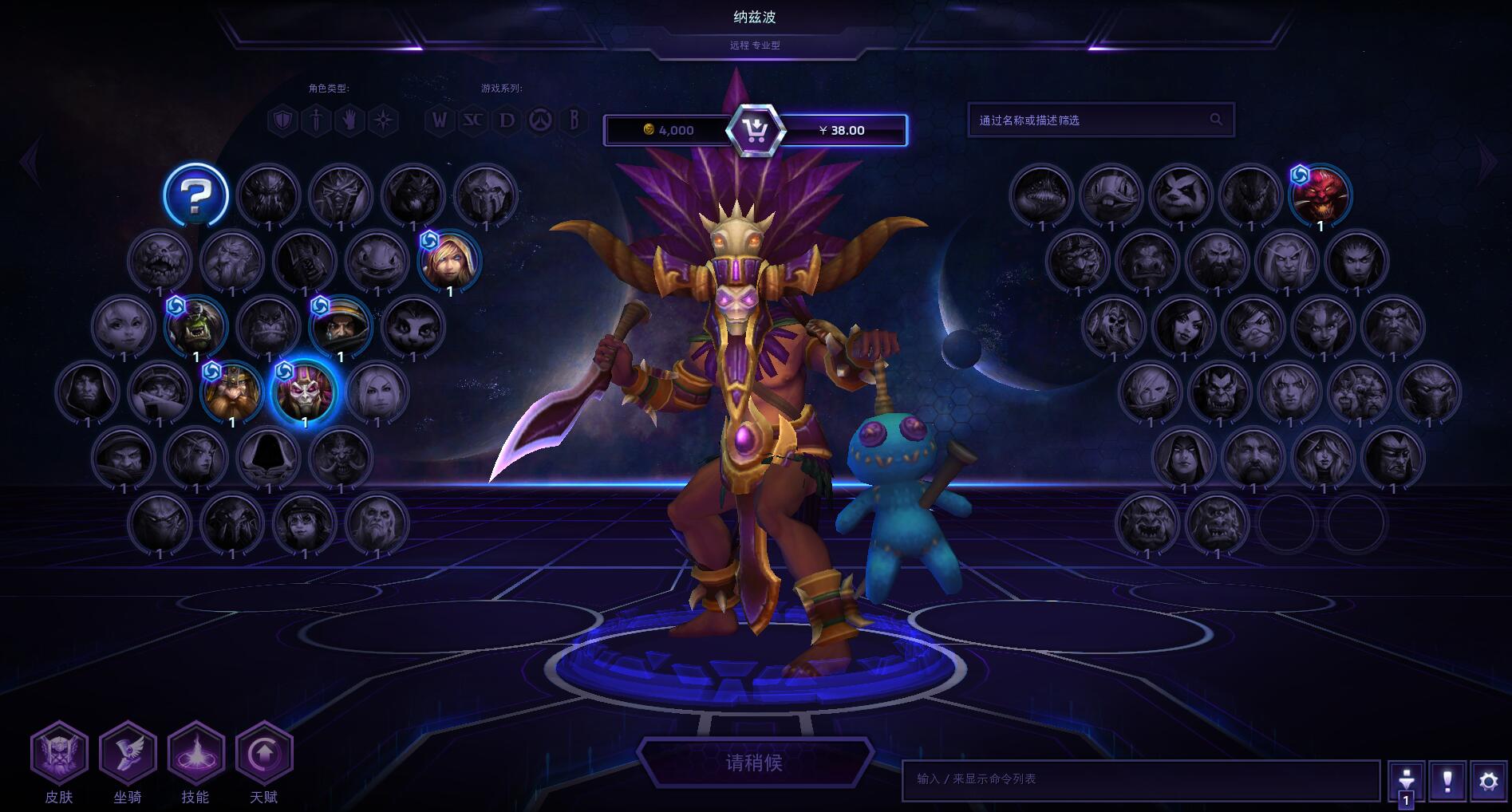Select the random hero question mark
The width and height of the screenshot is (1512, 812).
(x=195, y=195)
